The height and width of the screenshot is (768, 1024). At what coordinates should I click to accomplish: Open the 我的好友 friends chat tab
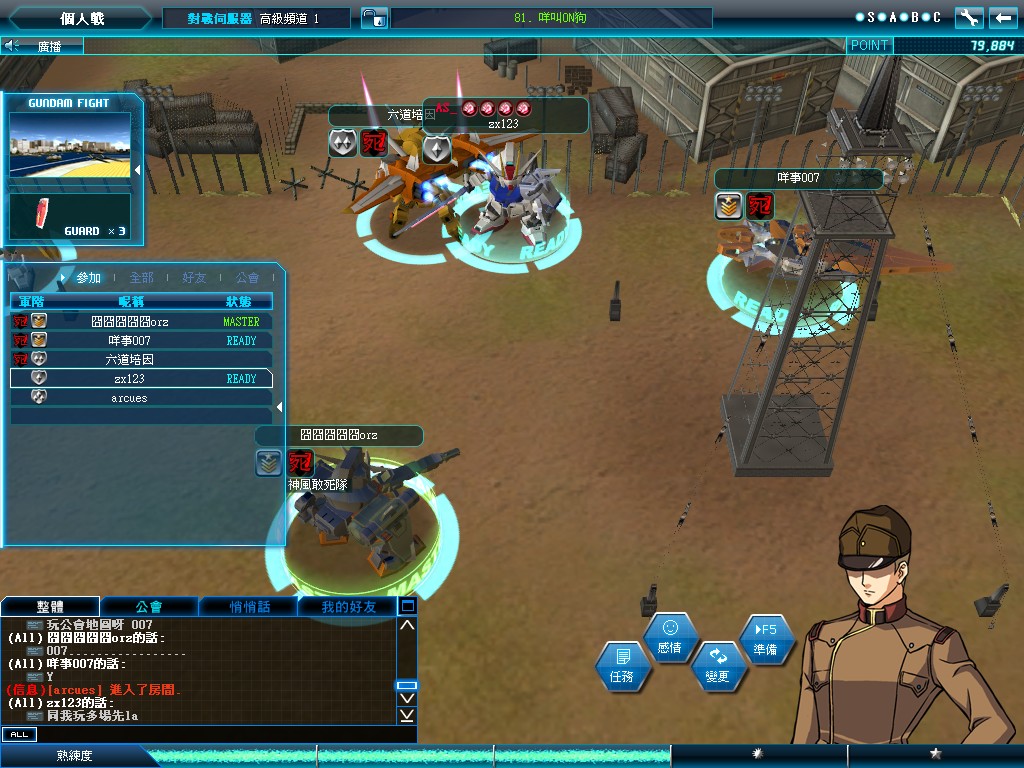(x=348, y=606)
